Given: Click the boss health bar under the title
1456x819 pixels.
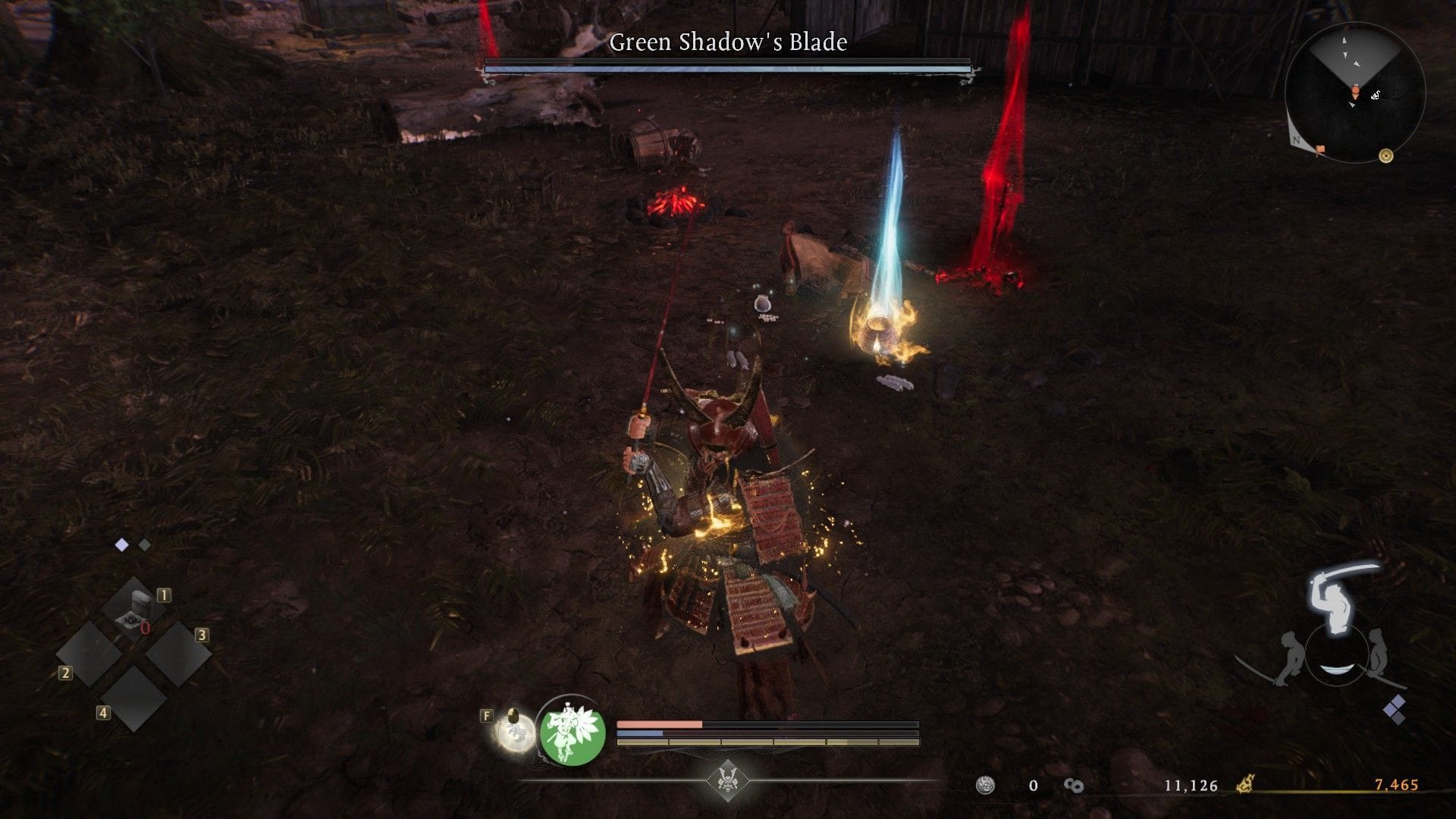Looking at the screenshot, I should (727, 66).
